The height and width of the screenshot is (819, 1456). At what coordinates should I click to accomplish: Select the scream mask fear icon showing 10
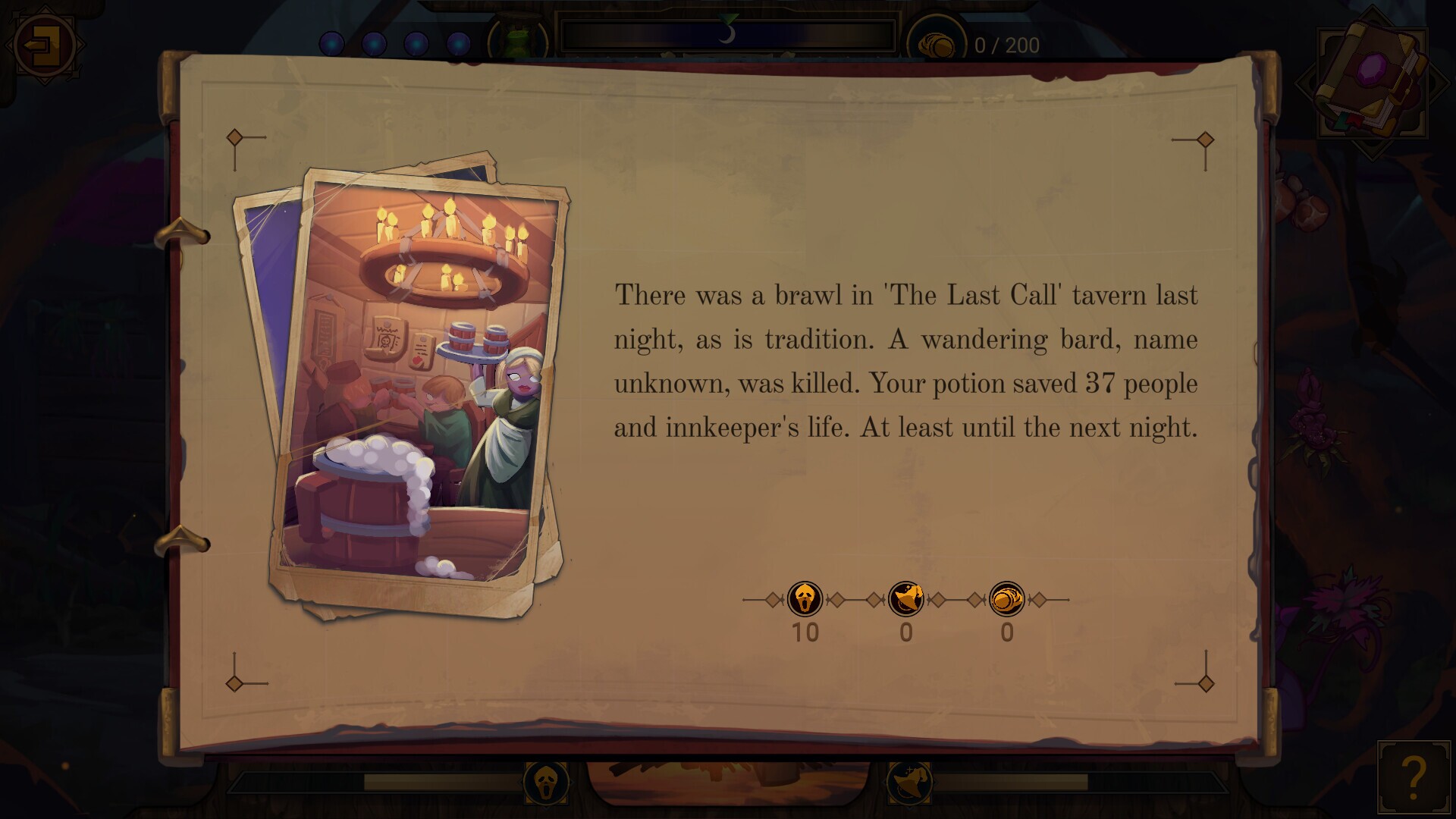(x=805, y=599)
